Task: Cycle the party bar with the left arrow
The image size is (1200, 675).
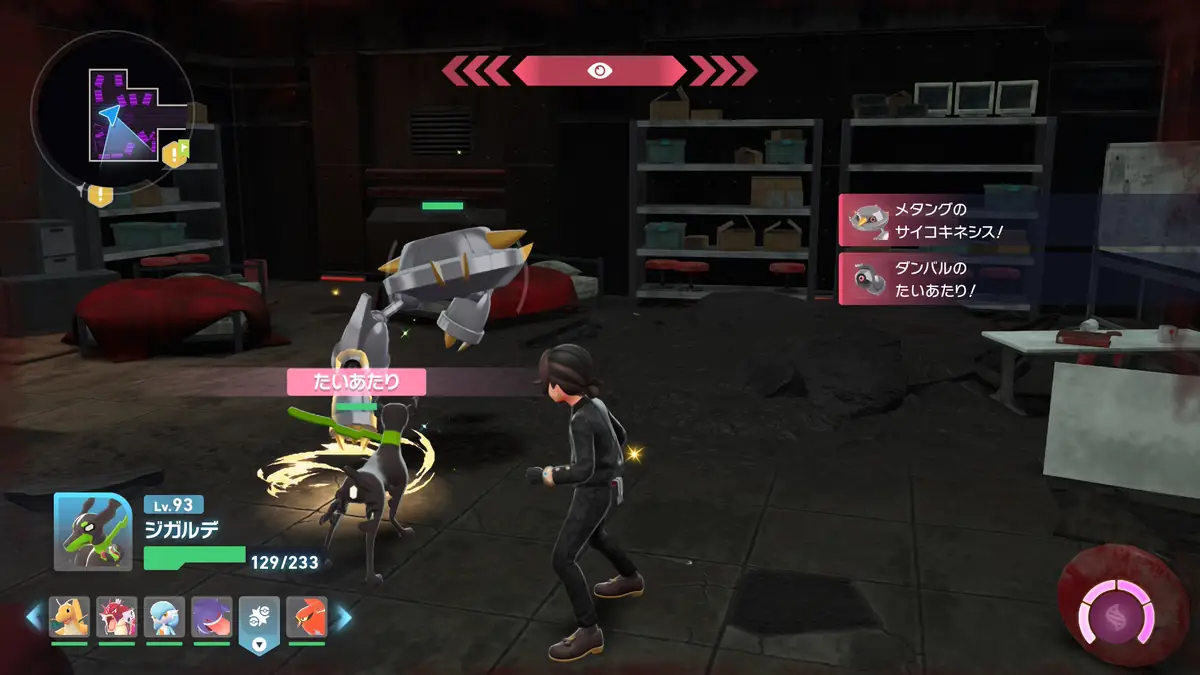Action: pyautogui.click(x=34, y=618)
